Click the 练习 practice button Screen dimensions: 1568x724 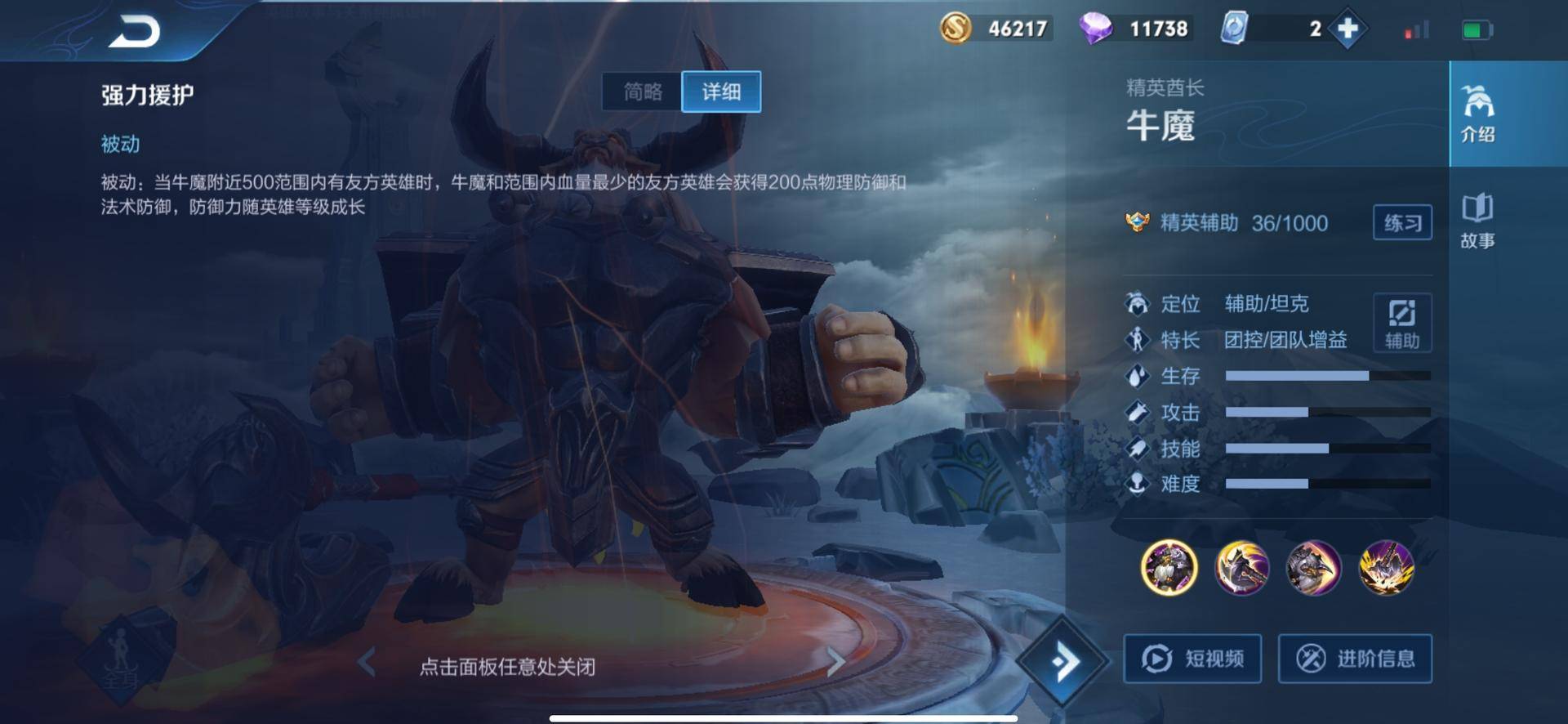click(x=1401, y=222)
